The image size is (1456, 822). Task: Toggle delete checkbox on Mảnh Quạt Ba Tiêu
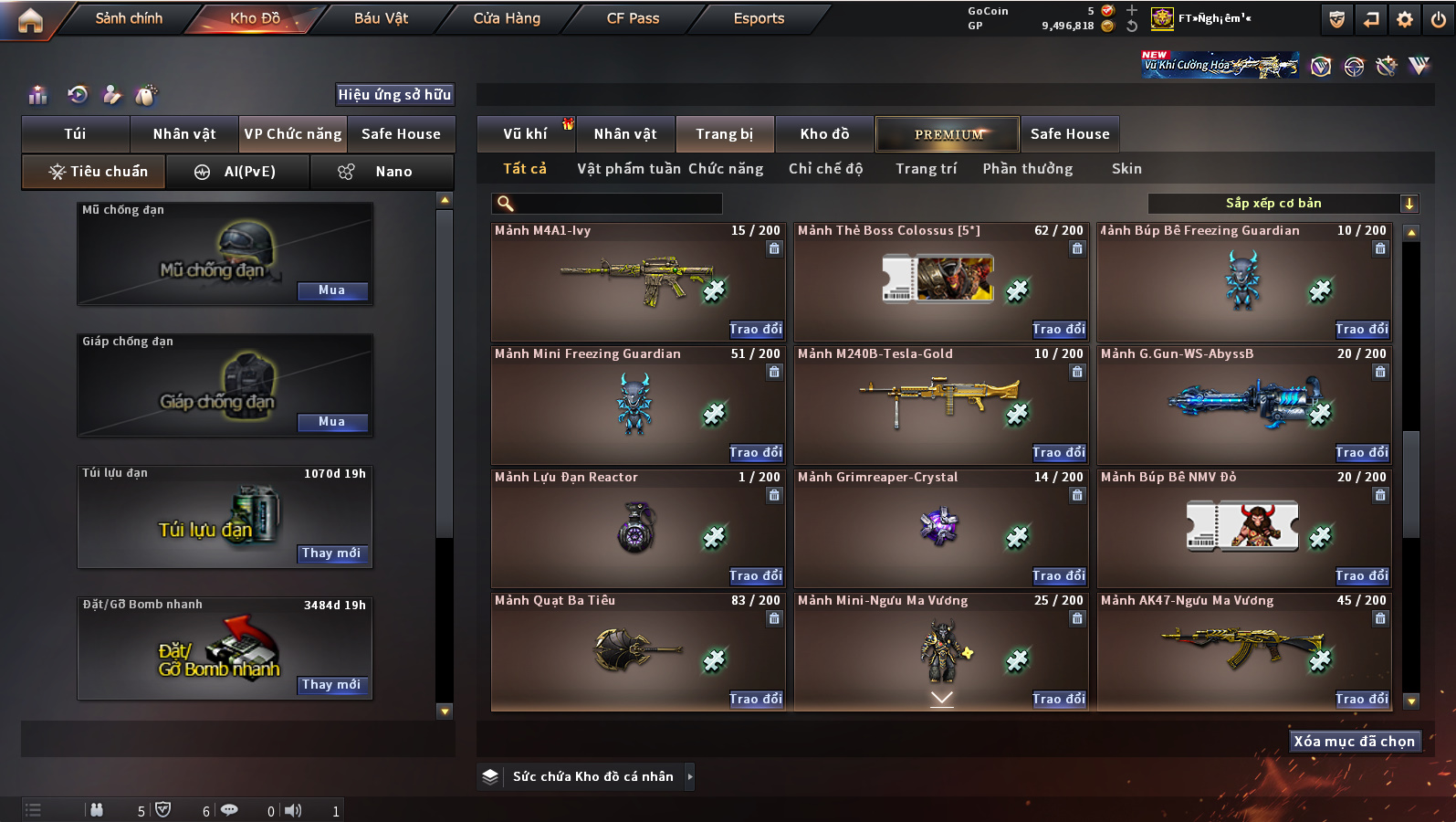click(x=774, y=618)
